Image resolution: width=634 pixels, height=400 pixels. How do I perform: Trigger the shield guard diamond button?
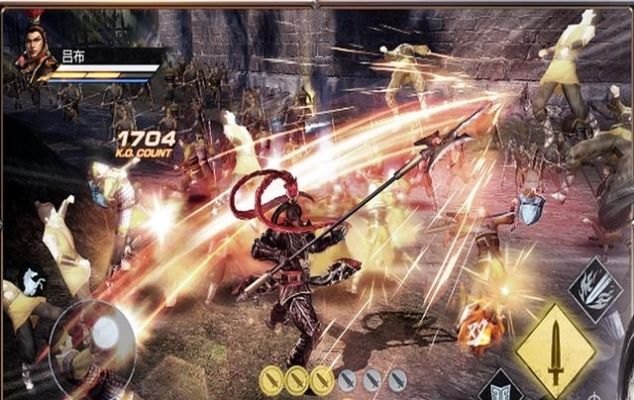coord(501,388)
